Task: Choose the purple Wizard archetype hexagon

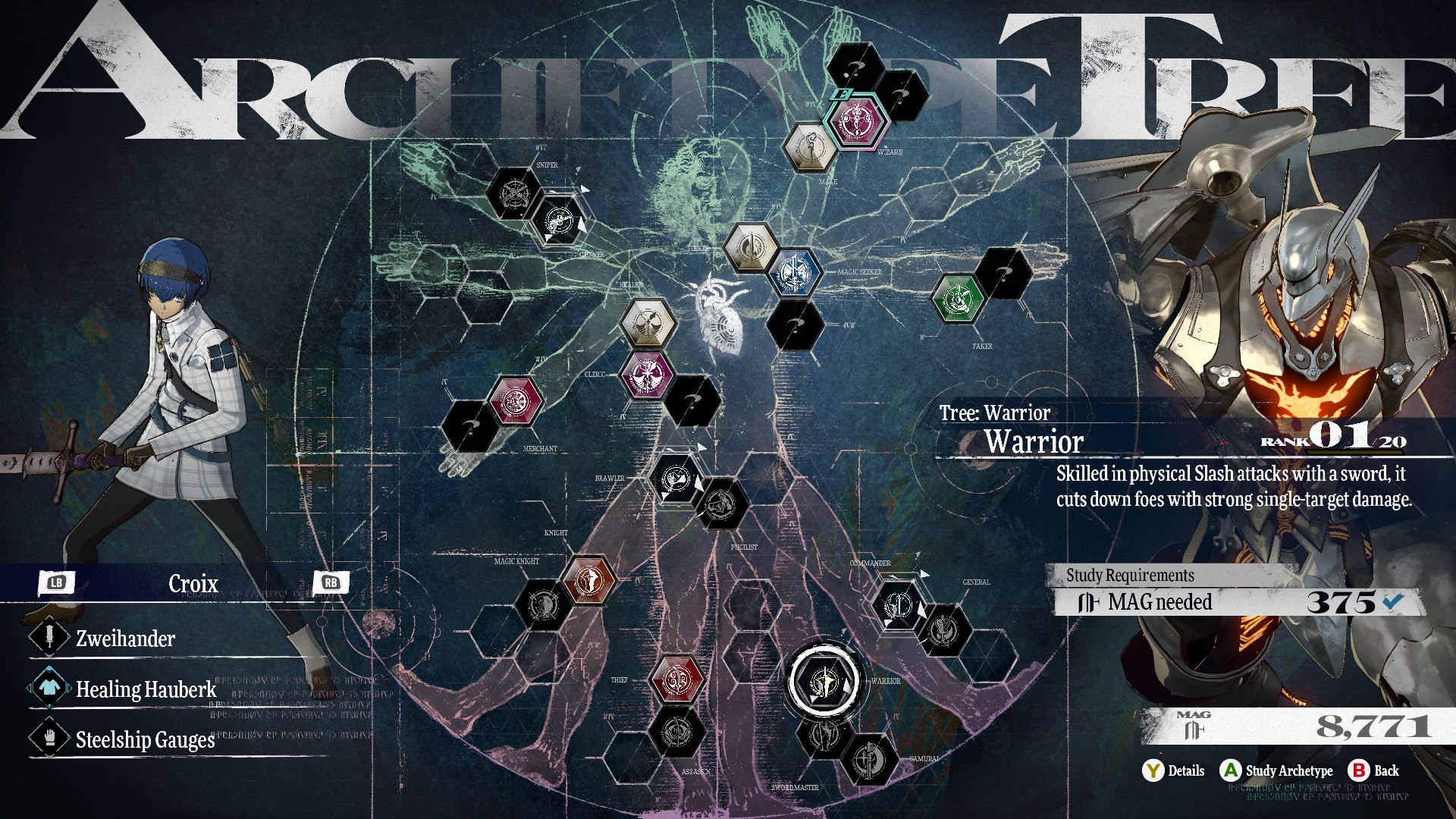Action: pos(858,120)
